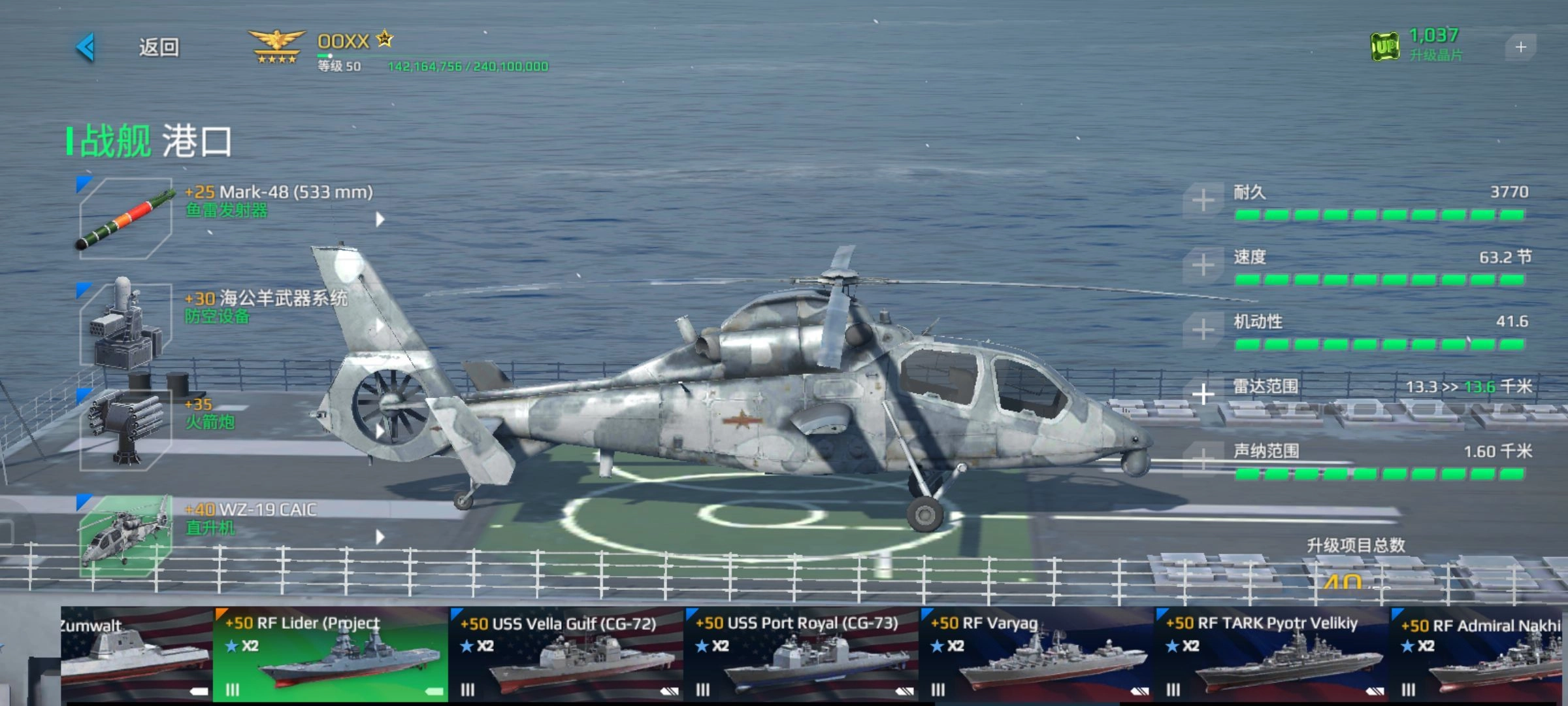This screenshot has width=1568, height=706.
Task: Select the Mark-48 torpedo launcher slot
Action: pos(125,218)
